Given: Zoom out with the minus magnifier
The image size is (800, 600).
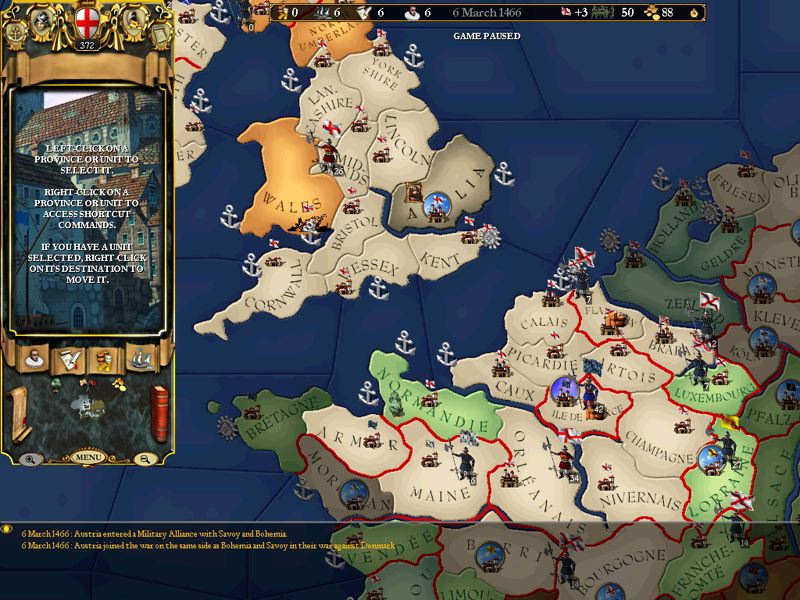Looking at the screenshot, I should tap(146, 459).
